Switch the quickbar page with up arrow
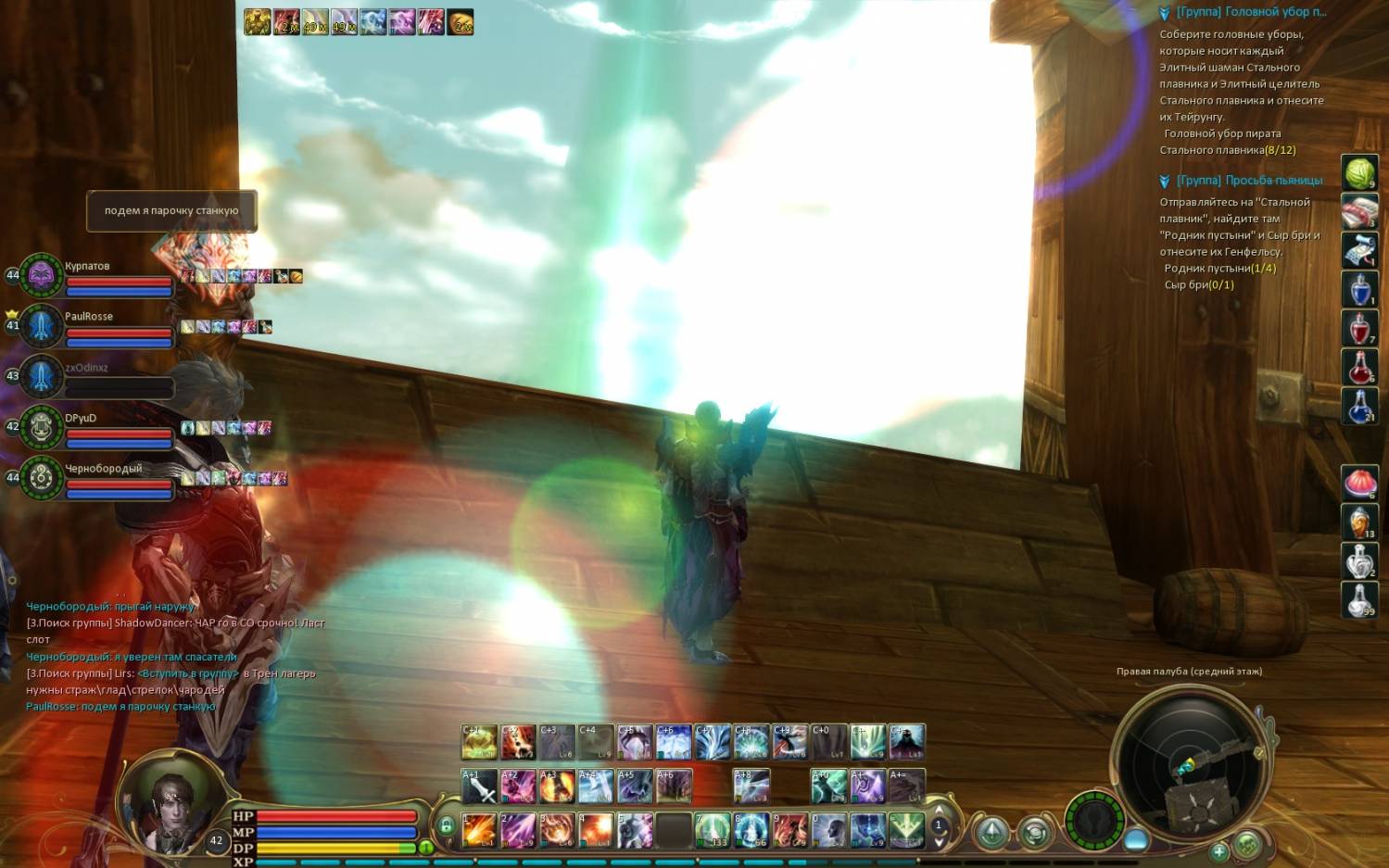This screenshot has height=868, width=1389. click(939, 811)
